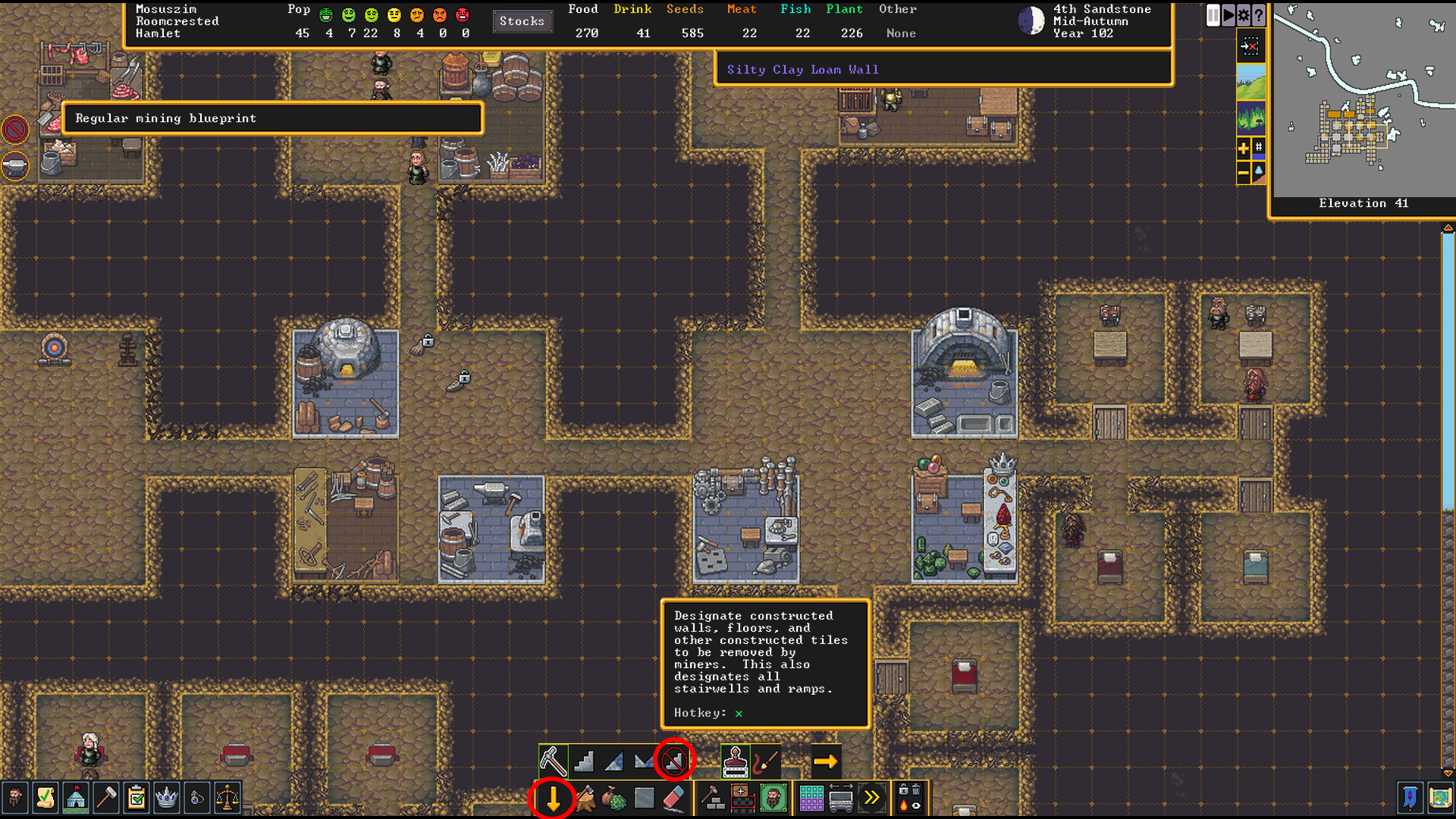This screenshot has height=819, width=1456.
Task: Toggle the grid overlay with the # button
Action: 1259,148
